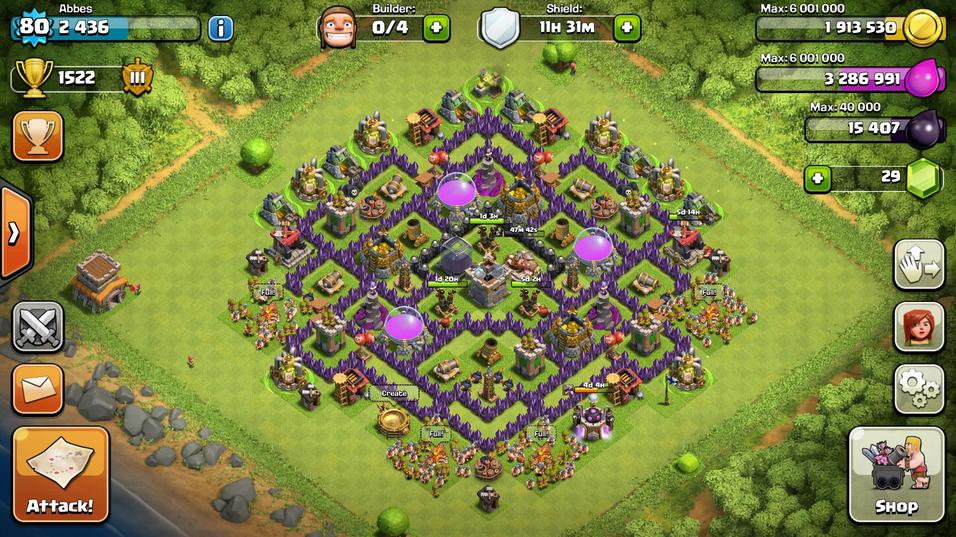Open the hero portrait button
The width and height of the screenshot is (956, 537).
[918, 327]
